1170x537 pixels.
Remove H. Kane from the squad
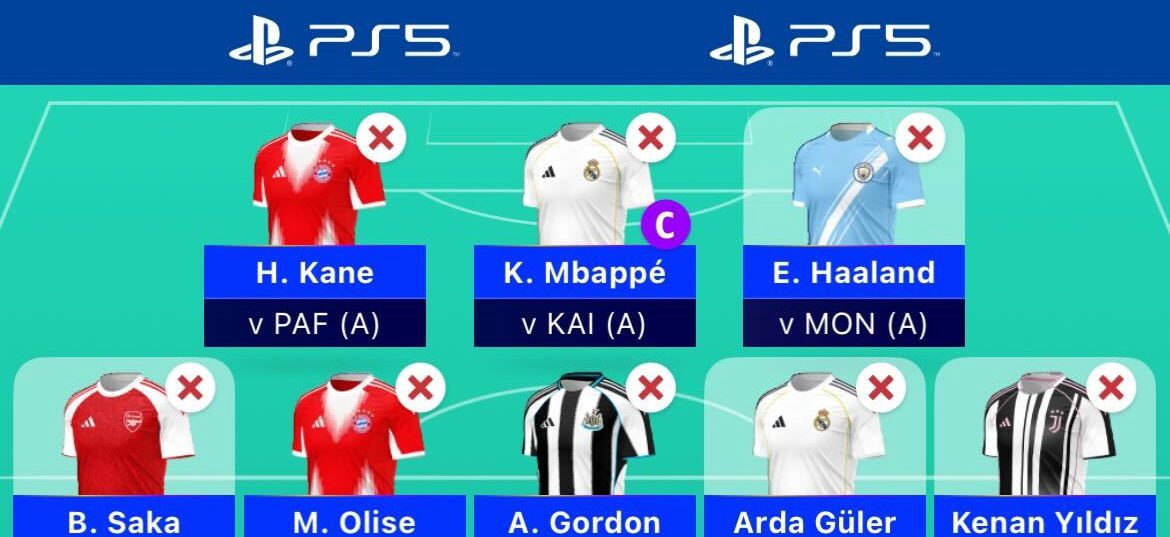[380, 137]
